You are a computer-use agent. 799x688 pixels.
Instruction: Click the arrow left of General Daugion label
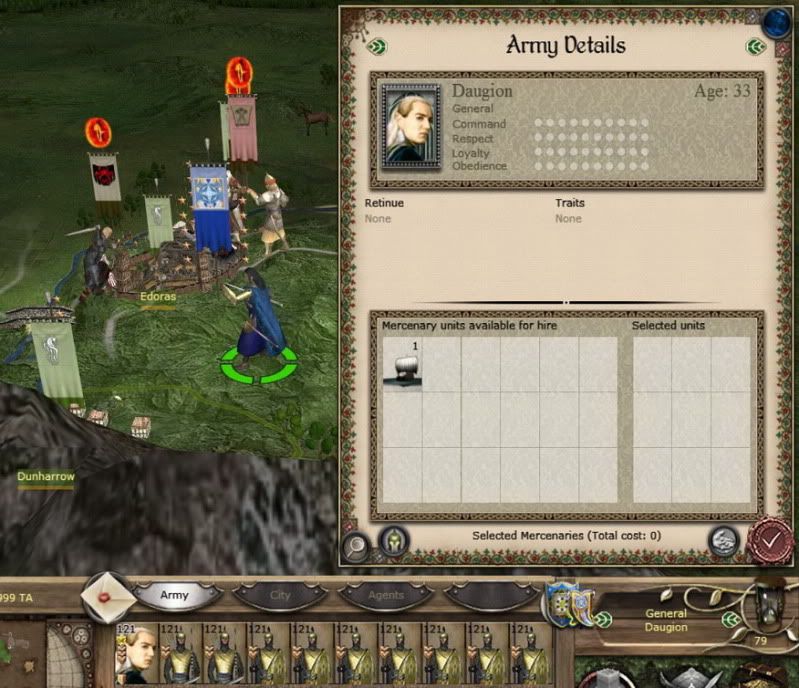602,619
